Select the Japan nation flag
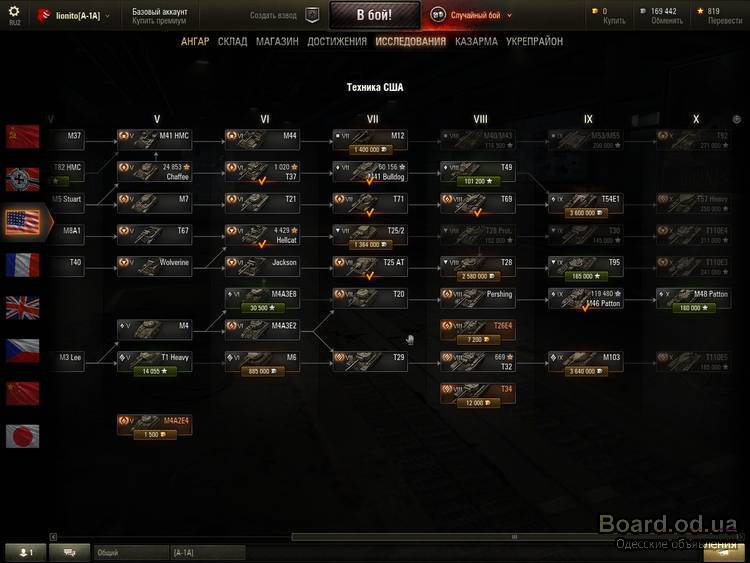The width and height of the screenshot is (750, 563). pyautogui.click(x=22, y=435)
